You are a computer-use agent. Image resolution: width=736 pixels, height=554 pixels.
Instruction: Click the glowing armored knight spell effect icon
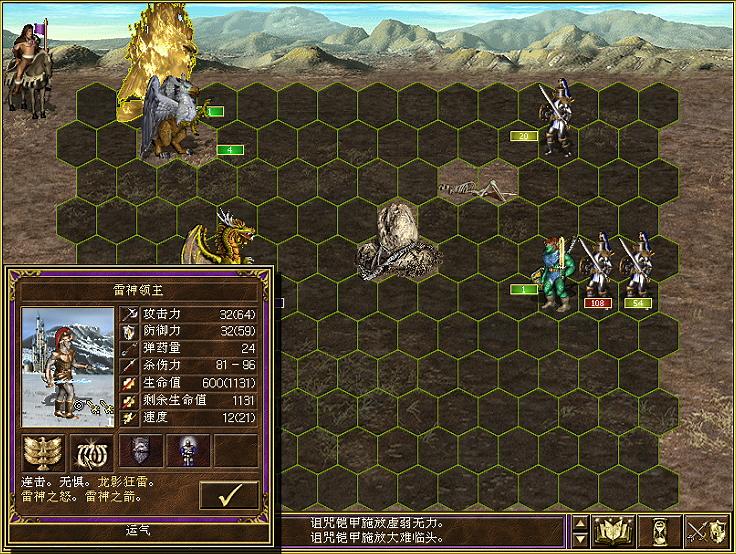pos(185,451)
